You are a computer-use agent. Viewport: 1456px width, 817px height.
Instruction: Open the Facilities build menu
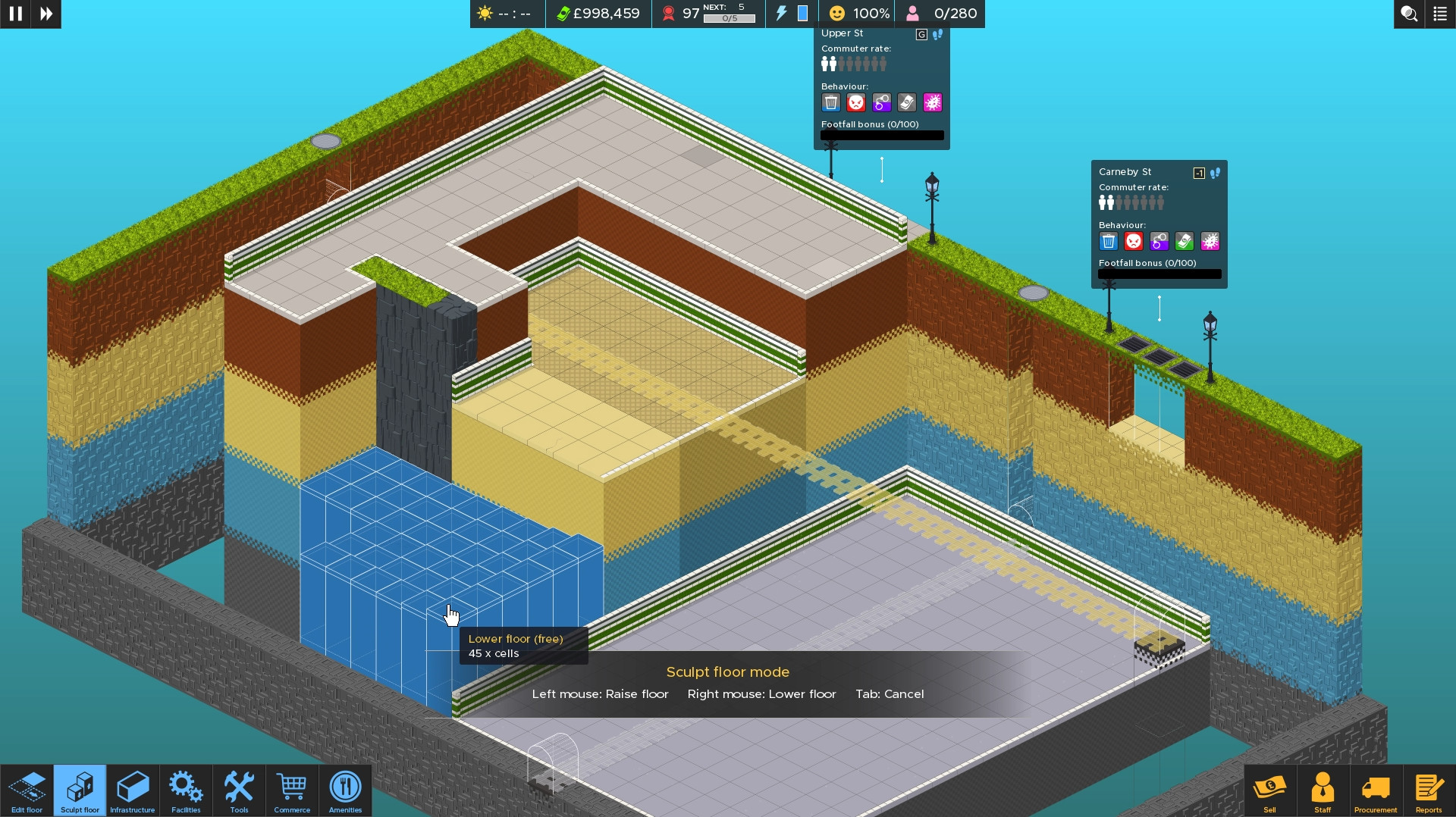(x=186, y=790)
